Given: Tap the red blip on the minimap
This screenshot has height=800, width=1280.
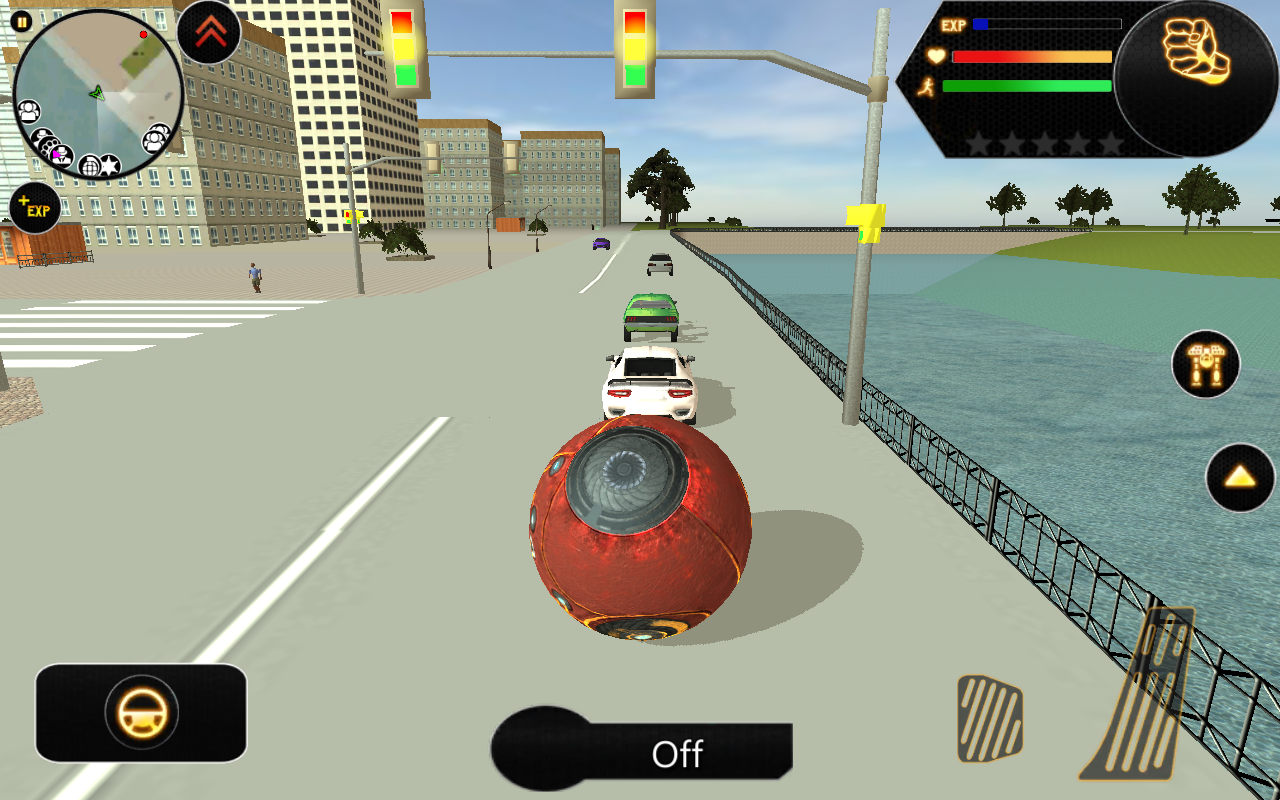Looking at the screenshot, I should (x=142, y=34).
